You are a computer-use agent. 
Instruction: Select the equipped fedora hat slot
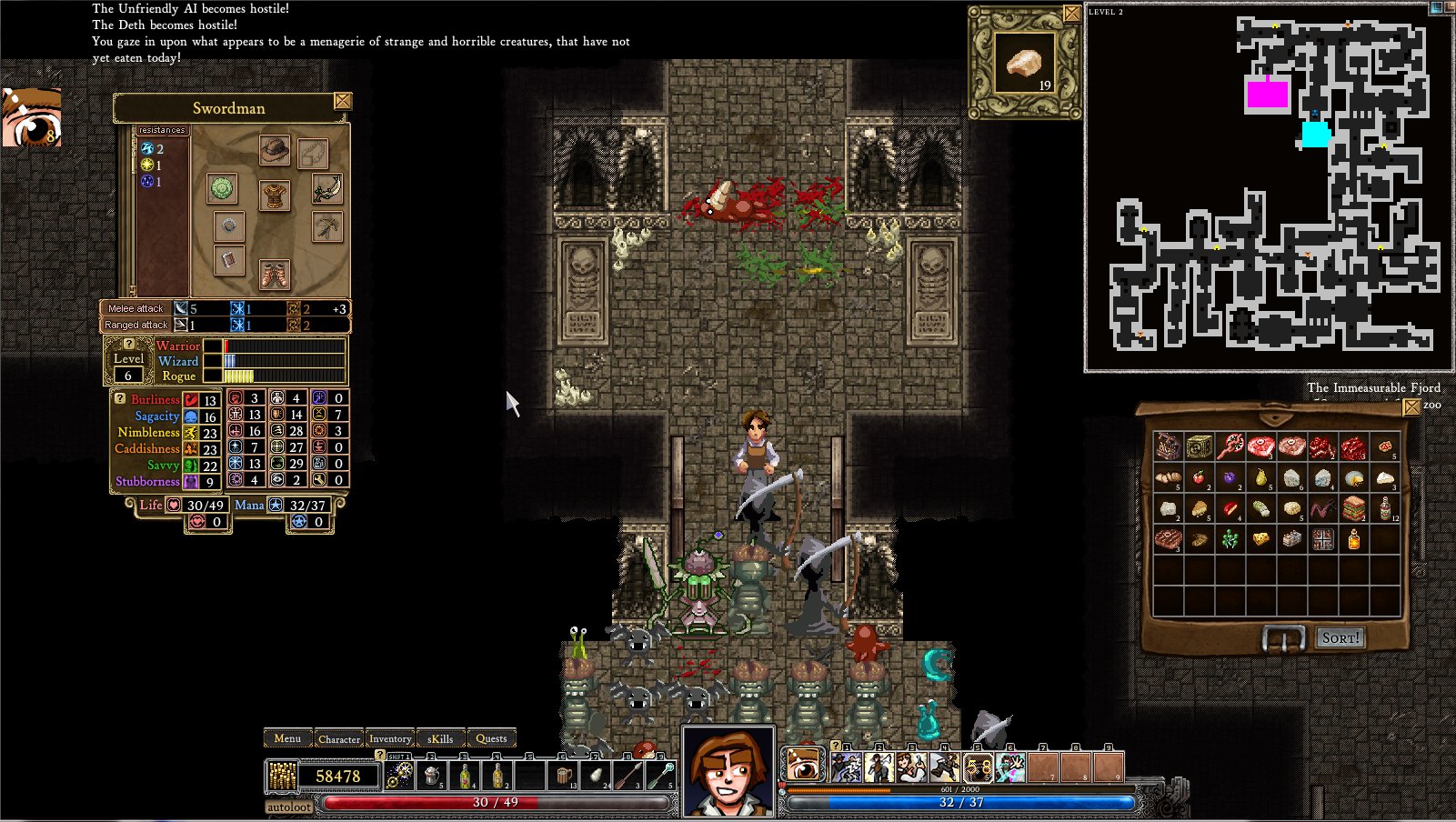[274, 150]
